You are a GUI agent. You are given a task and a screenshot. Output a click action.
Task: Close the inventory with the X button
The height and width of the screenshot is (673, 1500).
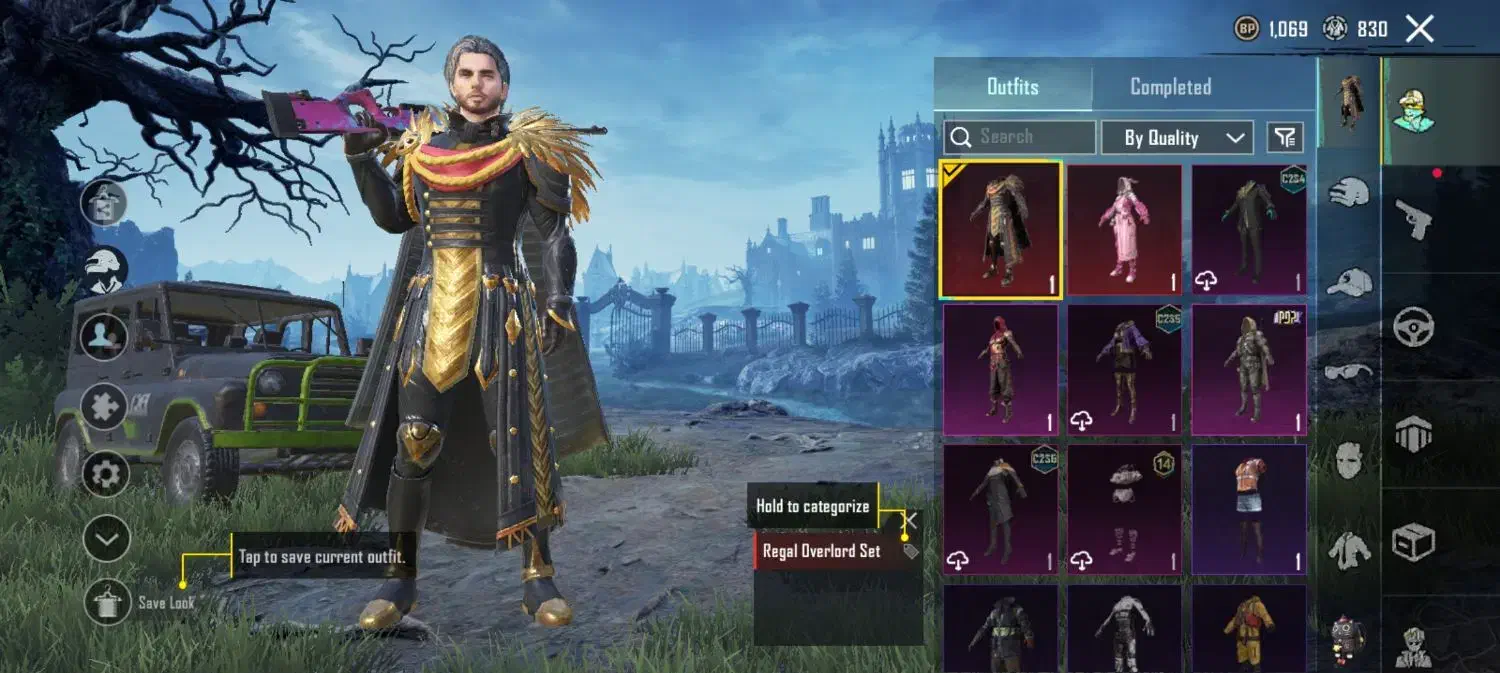tap(1420, 29)
